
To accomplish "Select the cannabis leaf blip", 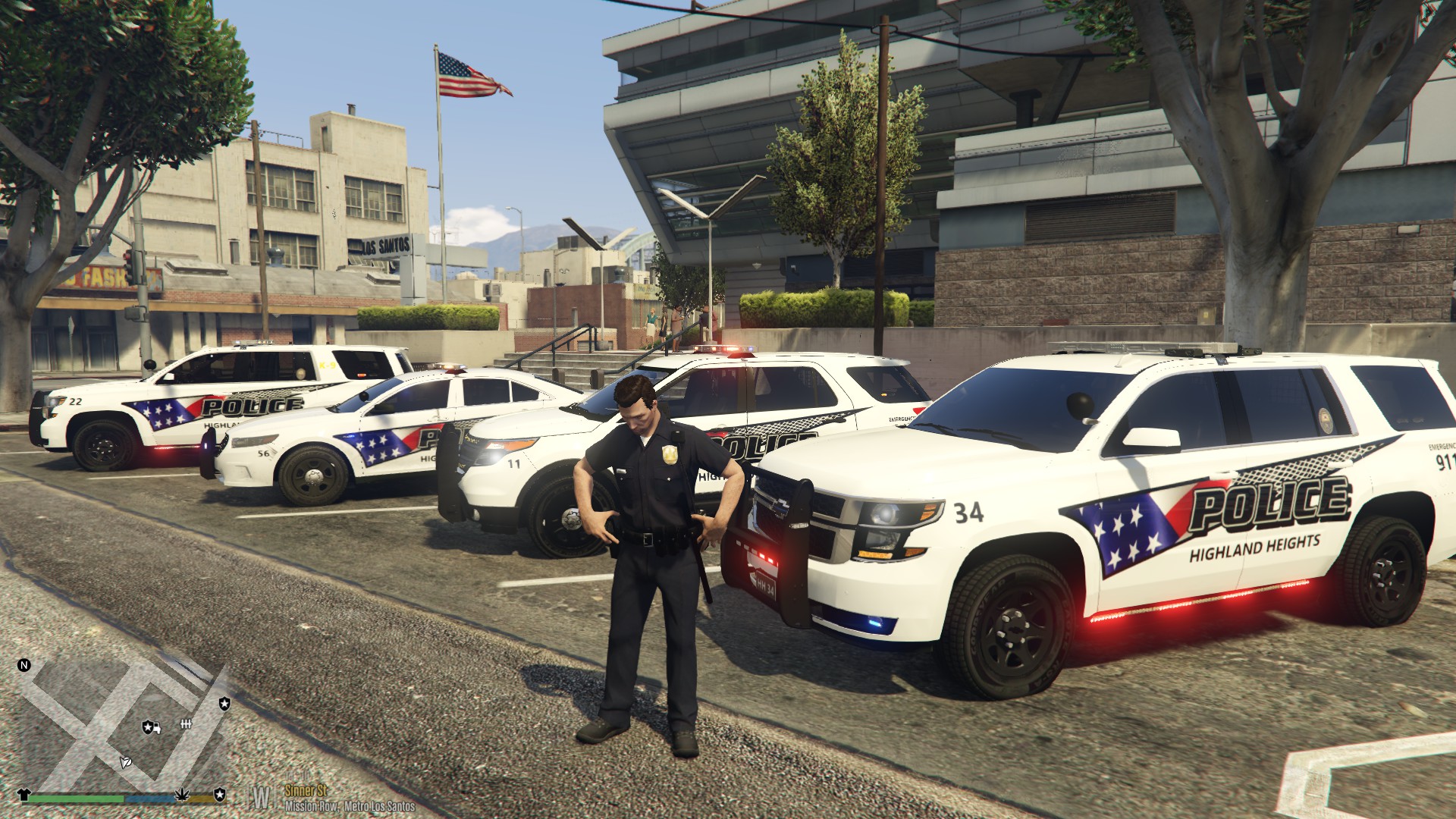I will (181, 793).
